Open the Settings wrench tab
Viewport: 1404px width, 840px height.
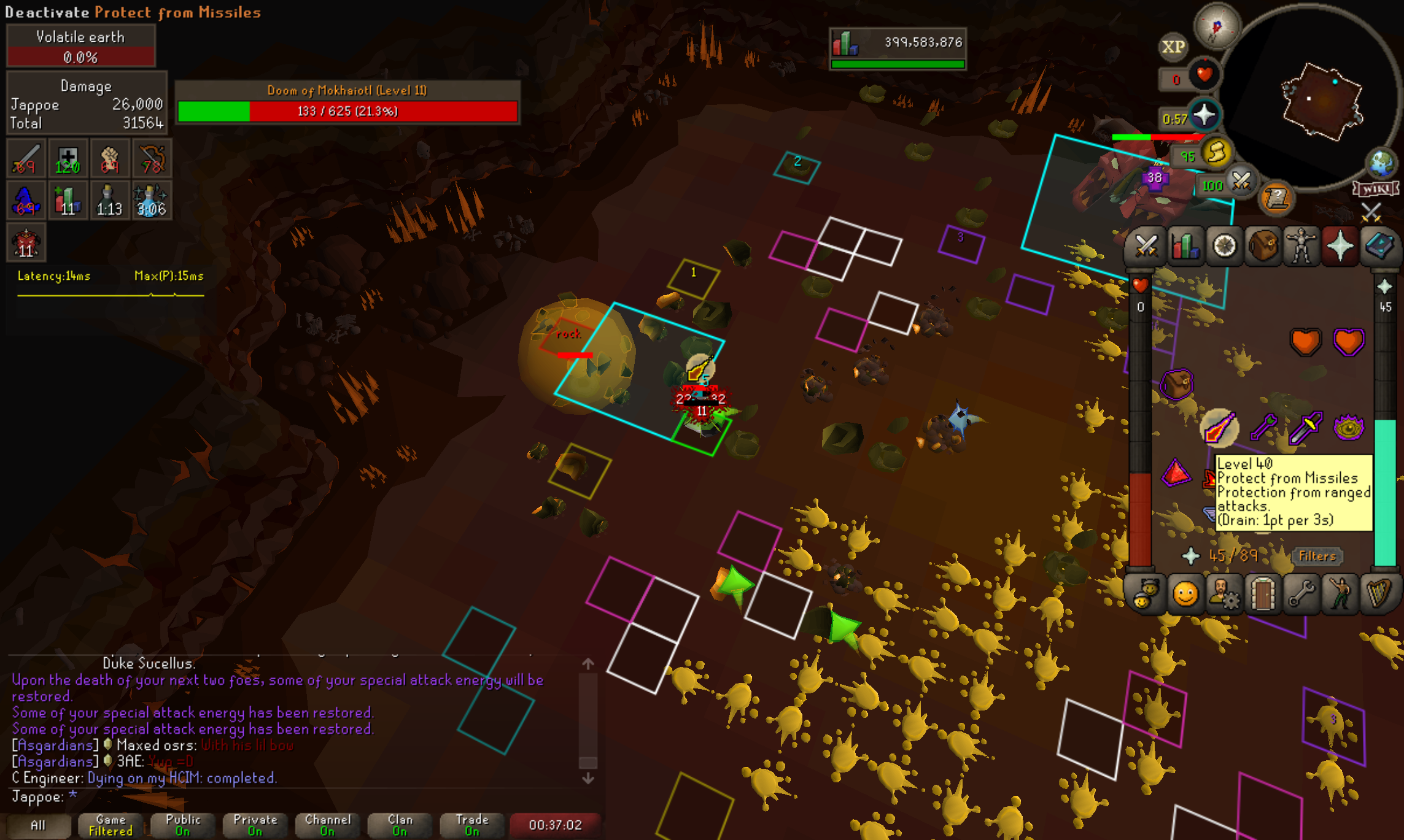tap(1301, 594)
